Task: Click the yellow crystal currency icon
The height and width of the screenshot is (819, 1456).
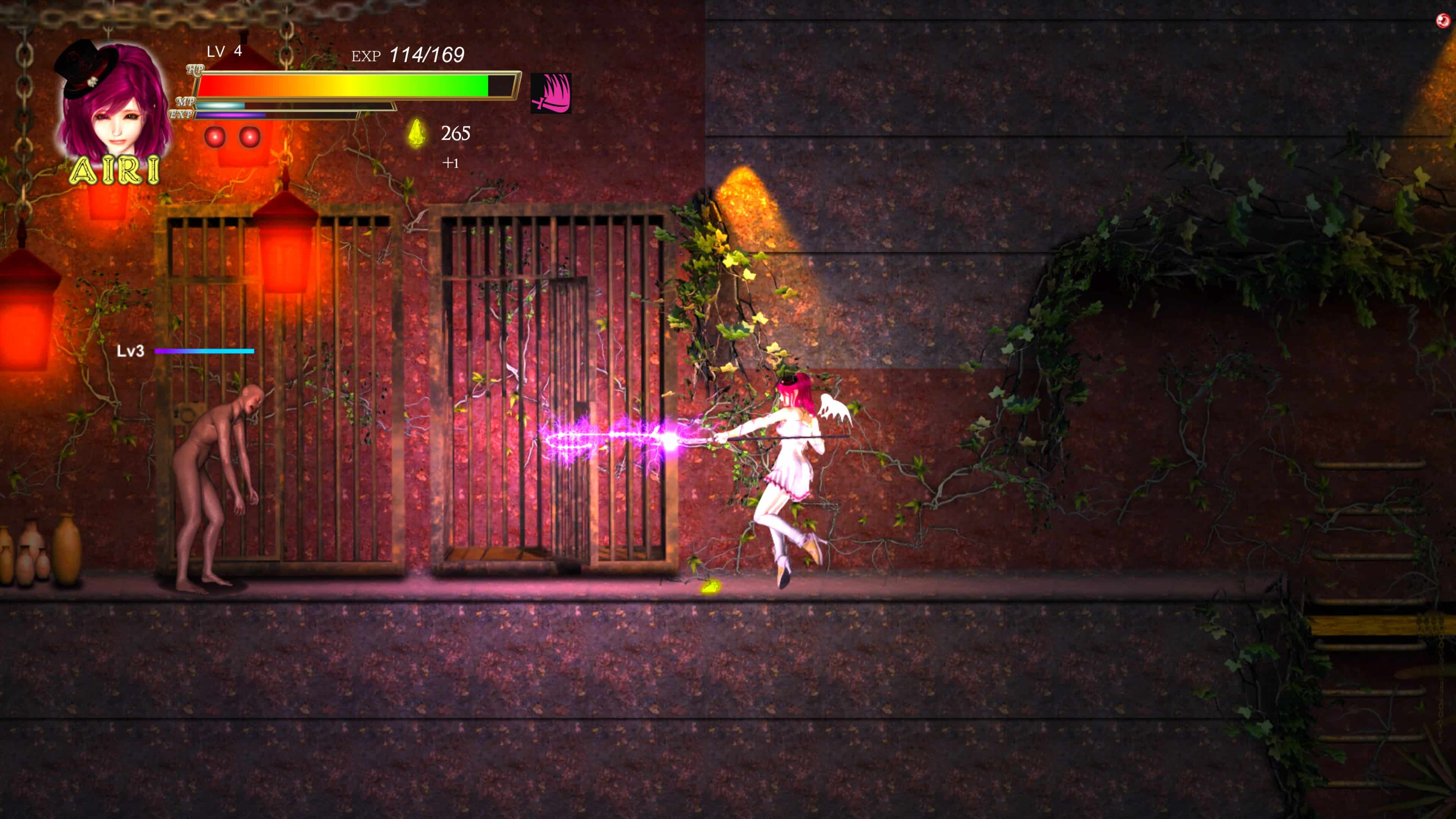Action: coord(417,133)
